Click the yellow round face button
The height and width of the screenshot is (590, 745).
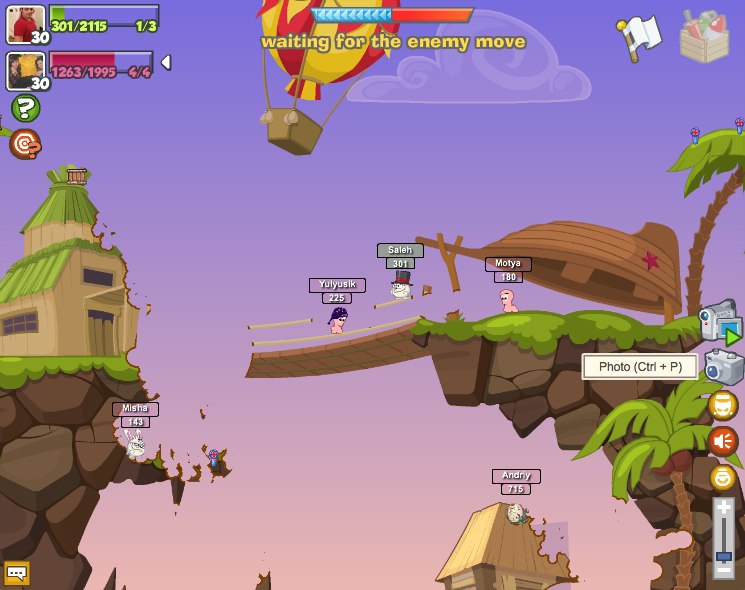[722, 477]
